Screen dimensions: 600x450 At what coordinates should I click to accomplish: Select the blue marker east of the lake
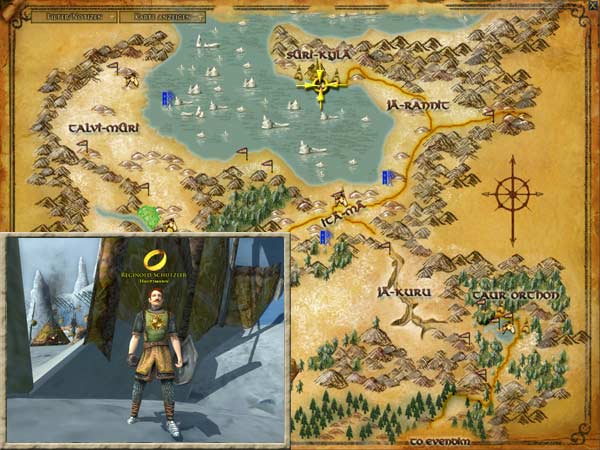coord(385,177)
